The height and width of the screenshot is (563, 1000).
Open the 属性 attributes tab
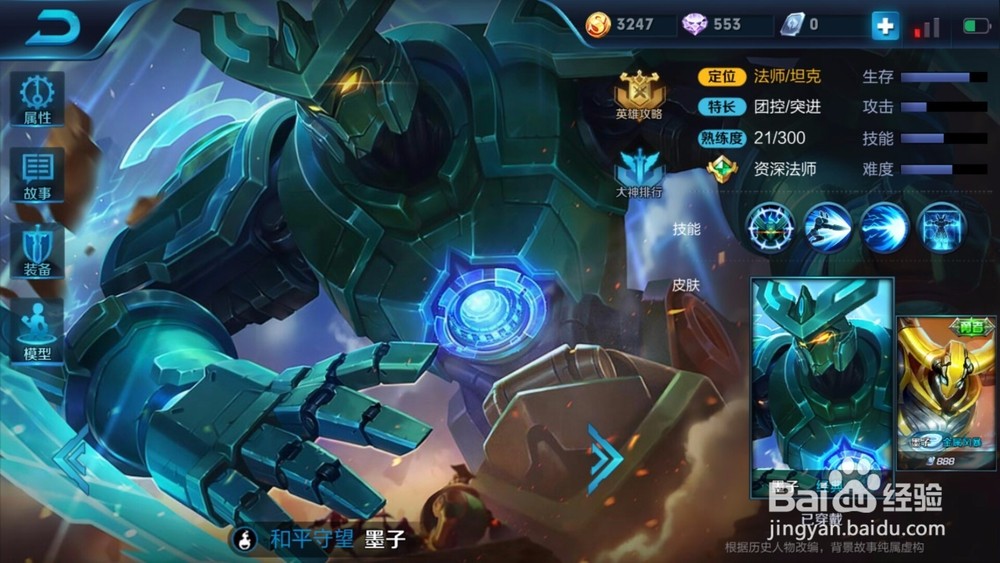(x=38, y=100)
